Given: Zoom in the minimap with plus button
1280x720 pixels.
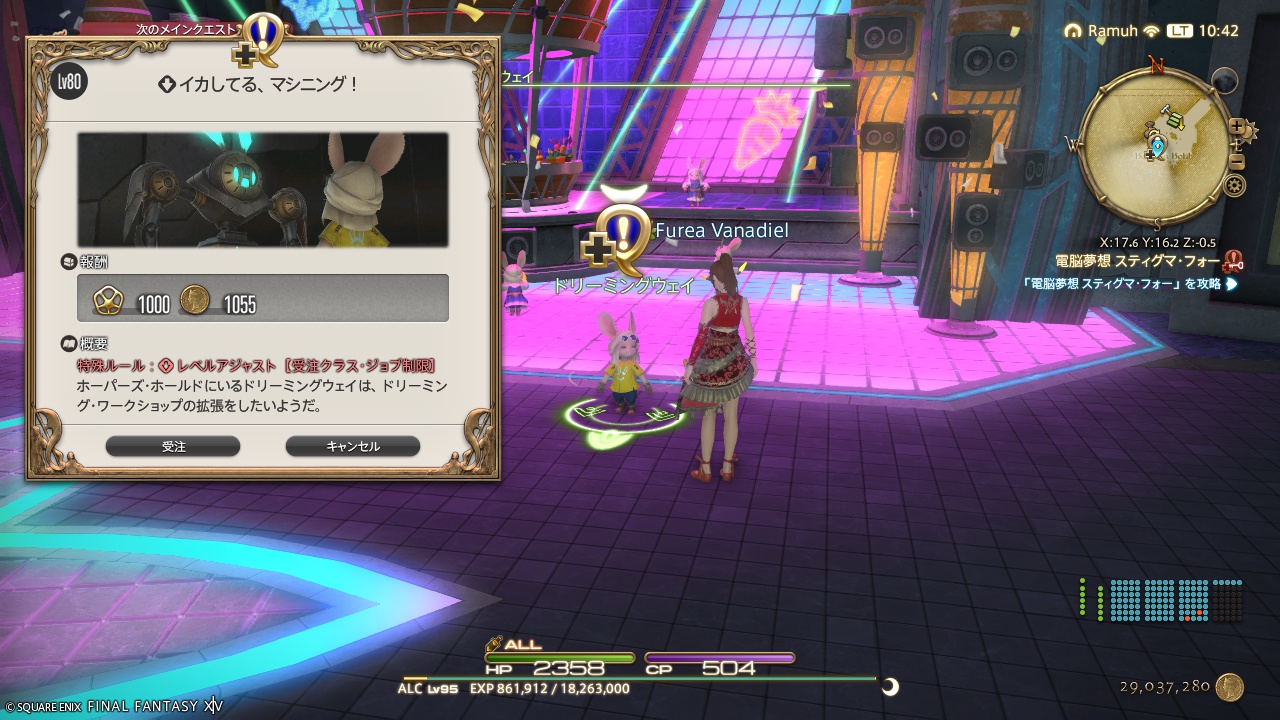Looking at the screenshot, I should (1237, 128).
